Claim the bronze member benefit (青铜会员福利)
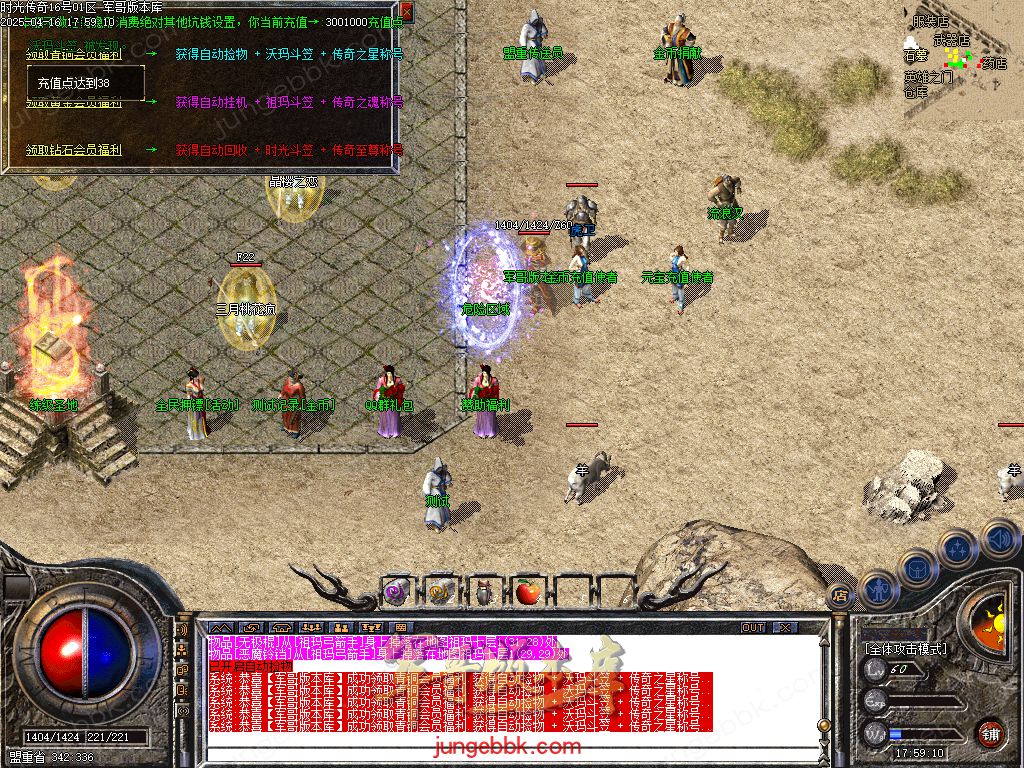This screenshot has width=1024, height=768. pyautogui.click(x=74, y=54)
